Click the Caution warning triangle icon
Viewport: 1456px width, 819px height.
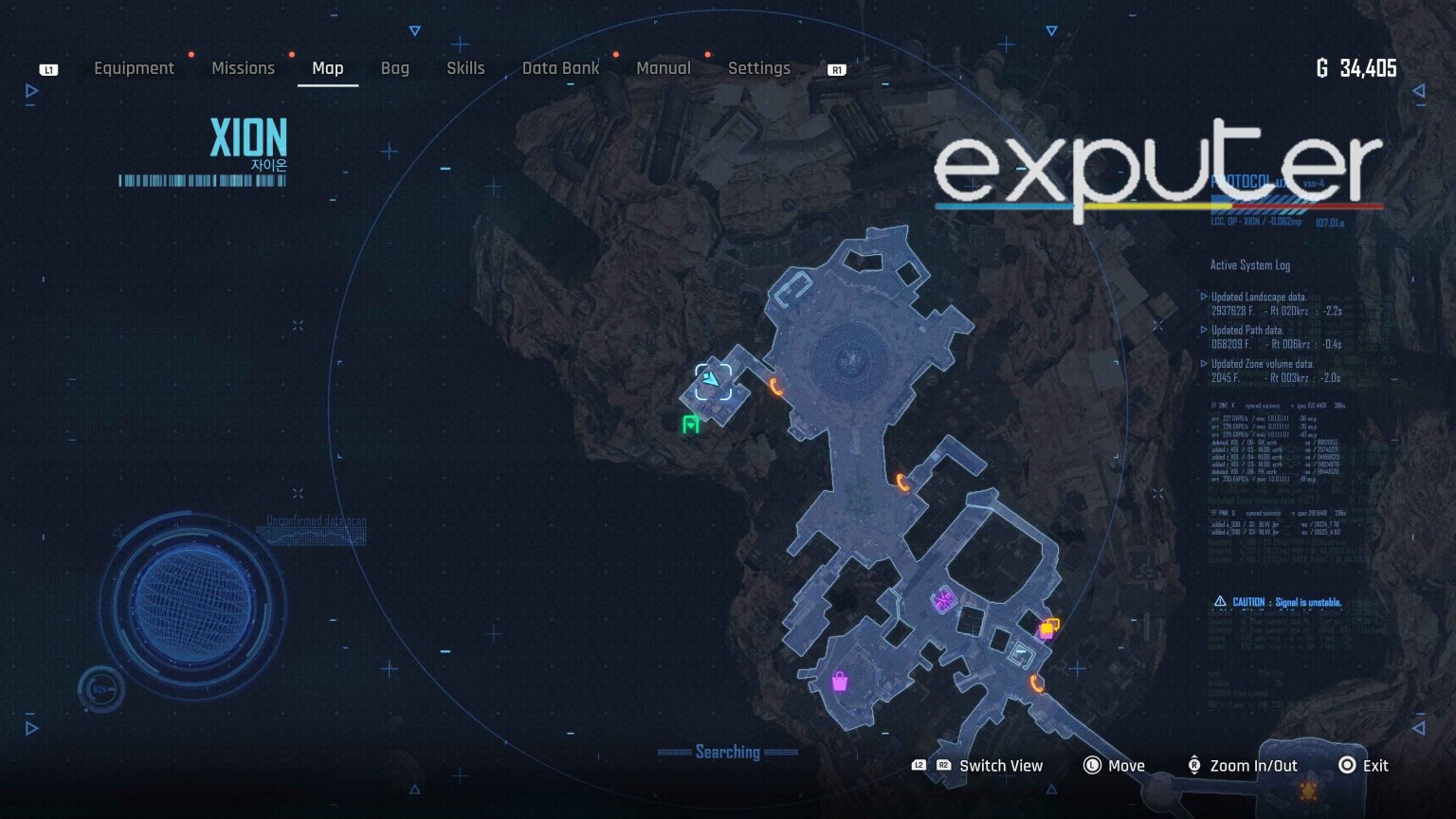(1218, 601)
